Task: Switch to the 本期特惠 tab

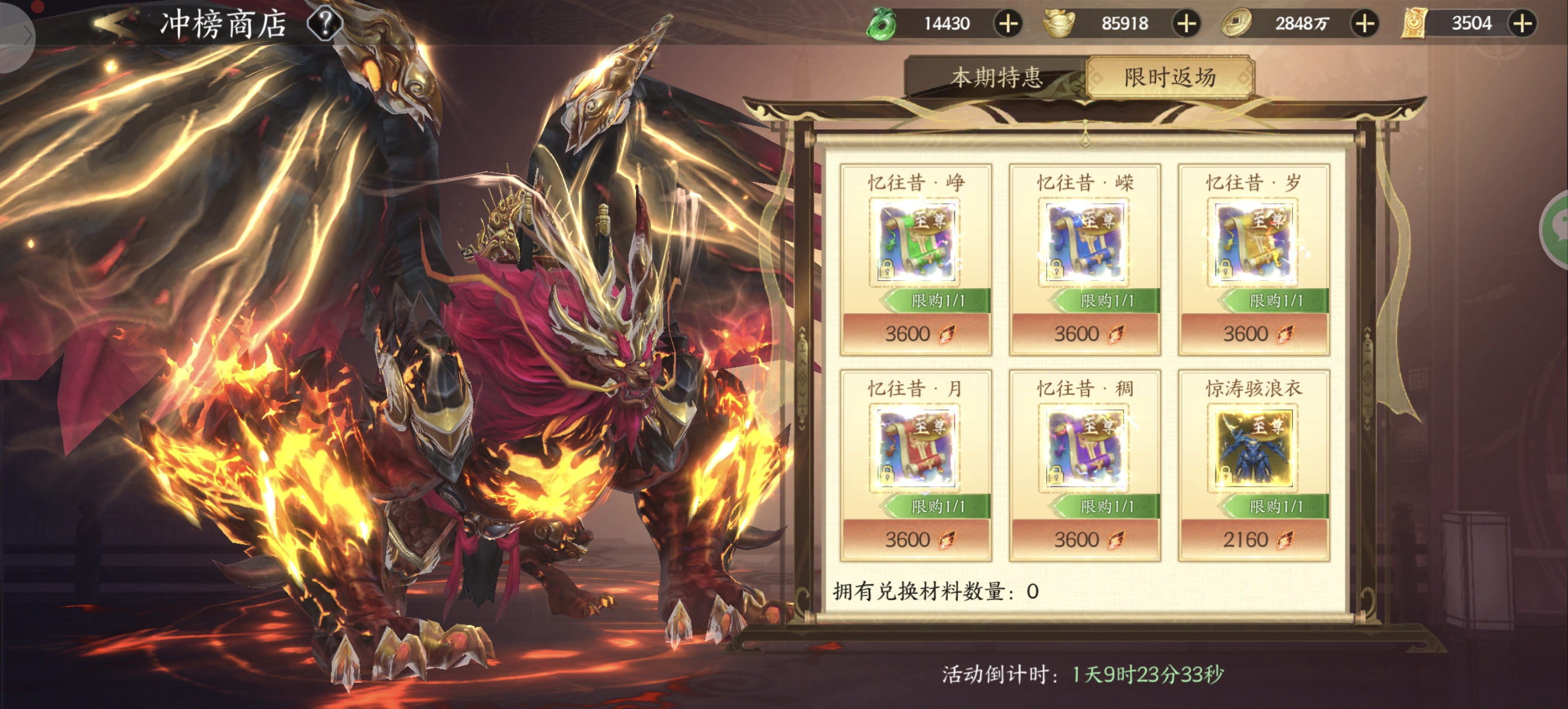Action: (x=996, y=78)
